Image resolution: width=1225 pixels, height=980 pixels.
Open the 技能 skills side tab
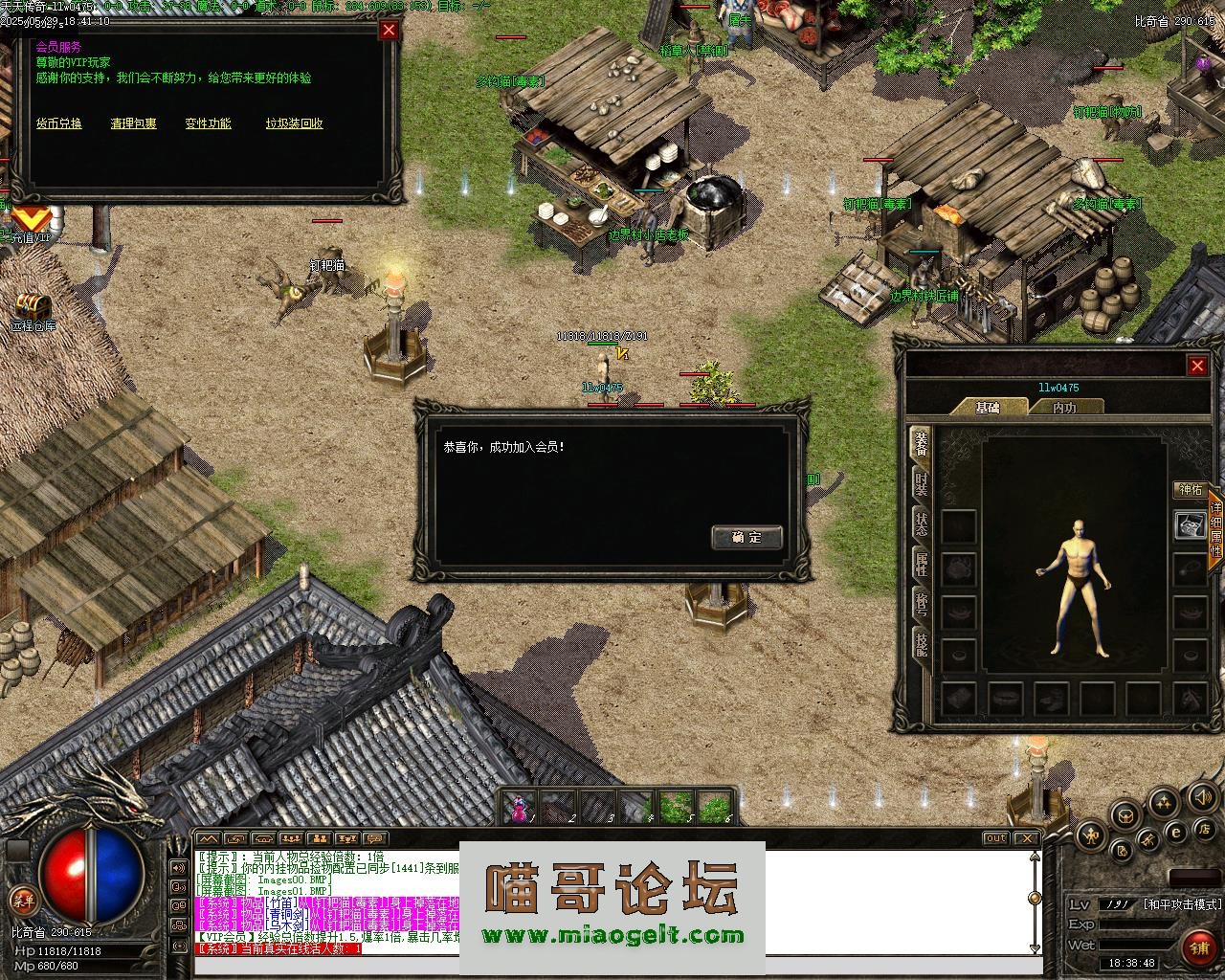click(921, 644)
